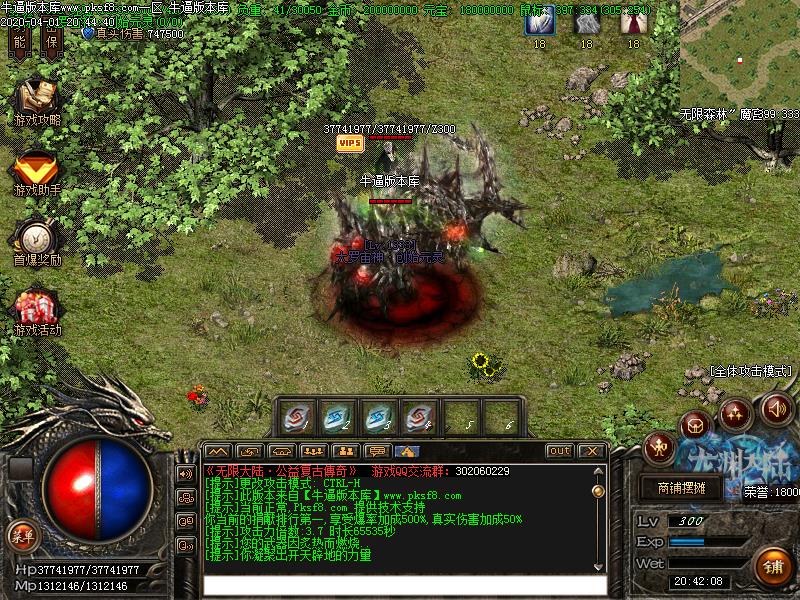
Task: Open the 游戏助手 game assistant
Action: pos(37,168)
